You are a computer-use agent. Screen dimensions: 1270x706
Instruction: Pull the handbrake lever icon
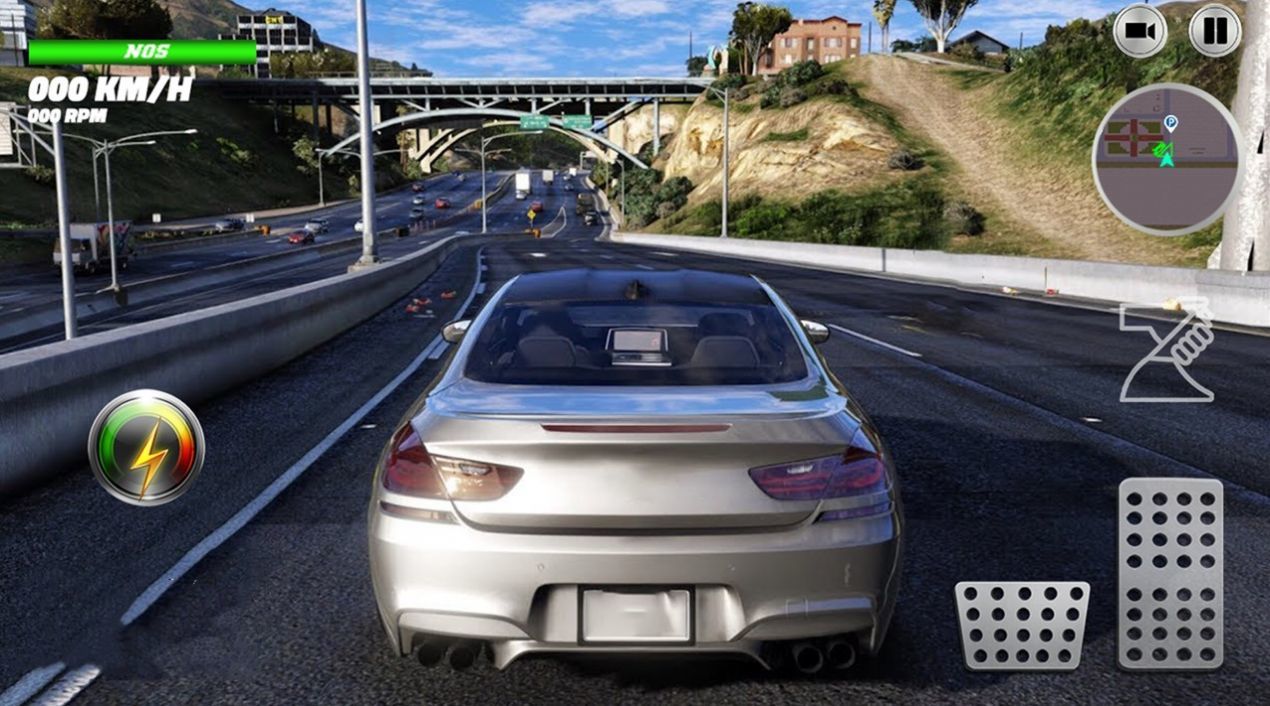point(1167,350)
